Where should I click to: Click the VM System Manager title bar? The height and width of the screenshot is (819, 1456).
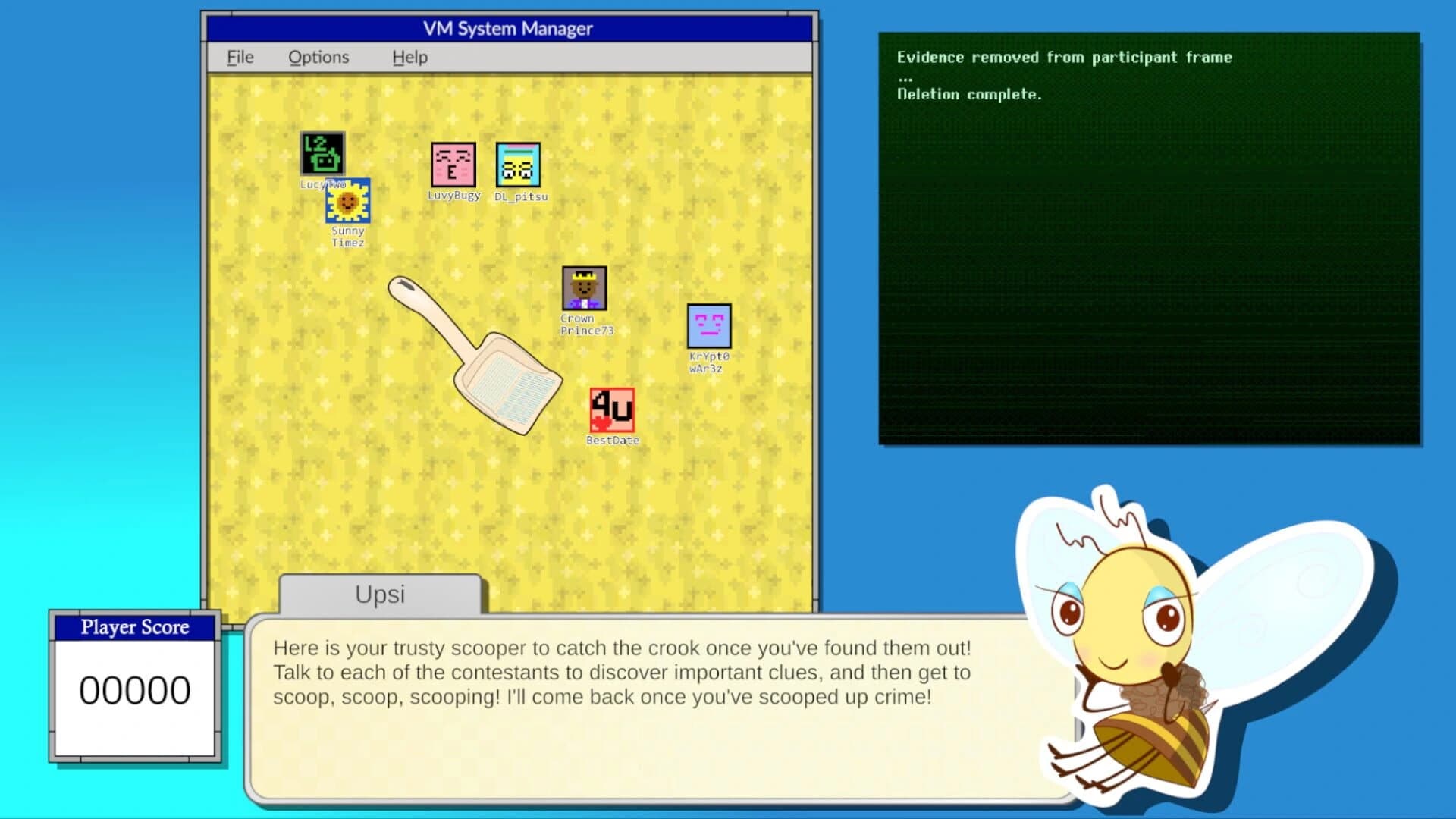point(507,29)
